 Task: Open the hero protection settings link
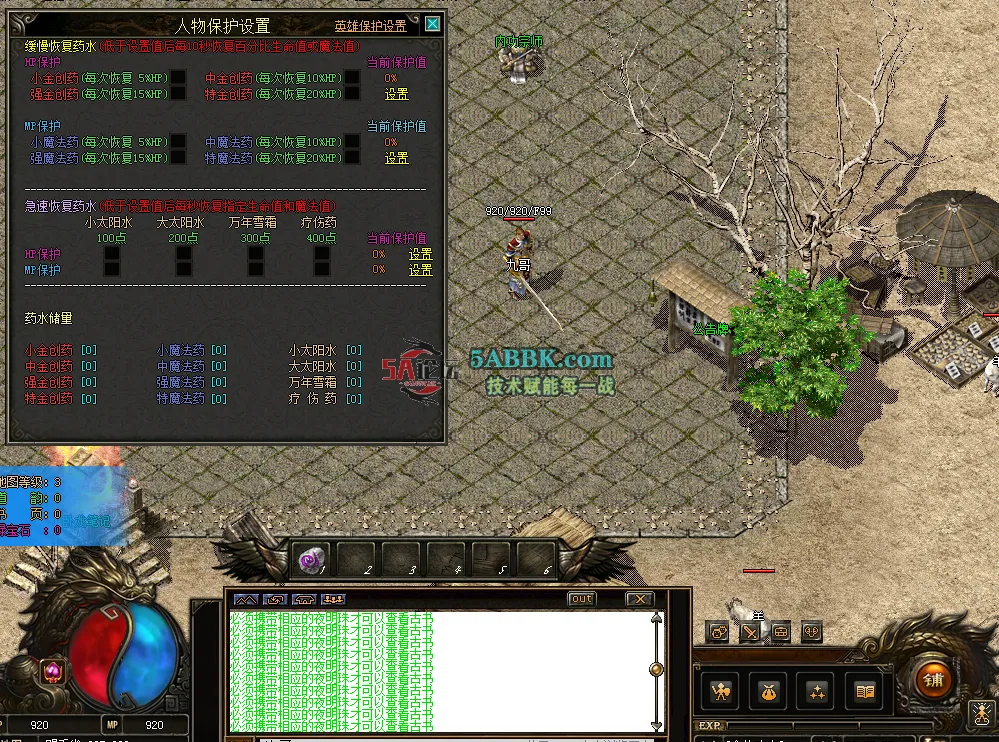[x=370, y=26]
